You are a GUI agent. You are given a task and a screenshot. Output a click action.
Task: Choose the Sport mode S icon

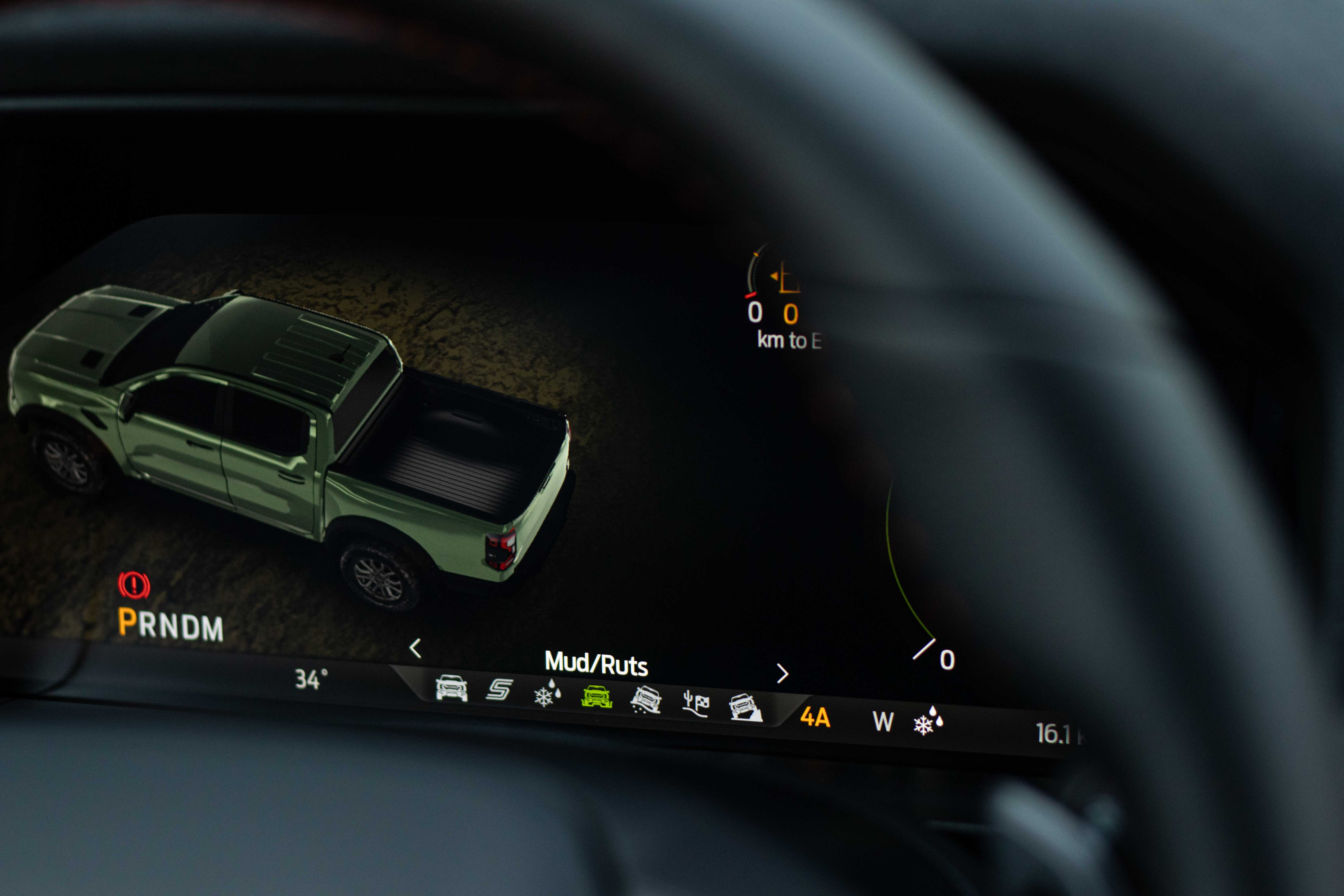[x=499, y=690]
